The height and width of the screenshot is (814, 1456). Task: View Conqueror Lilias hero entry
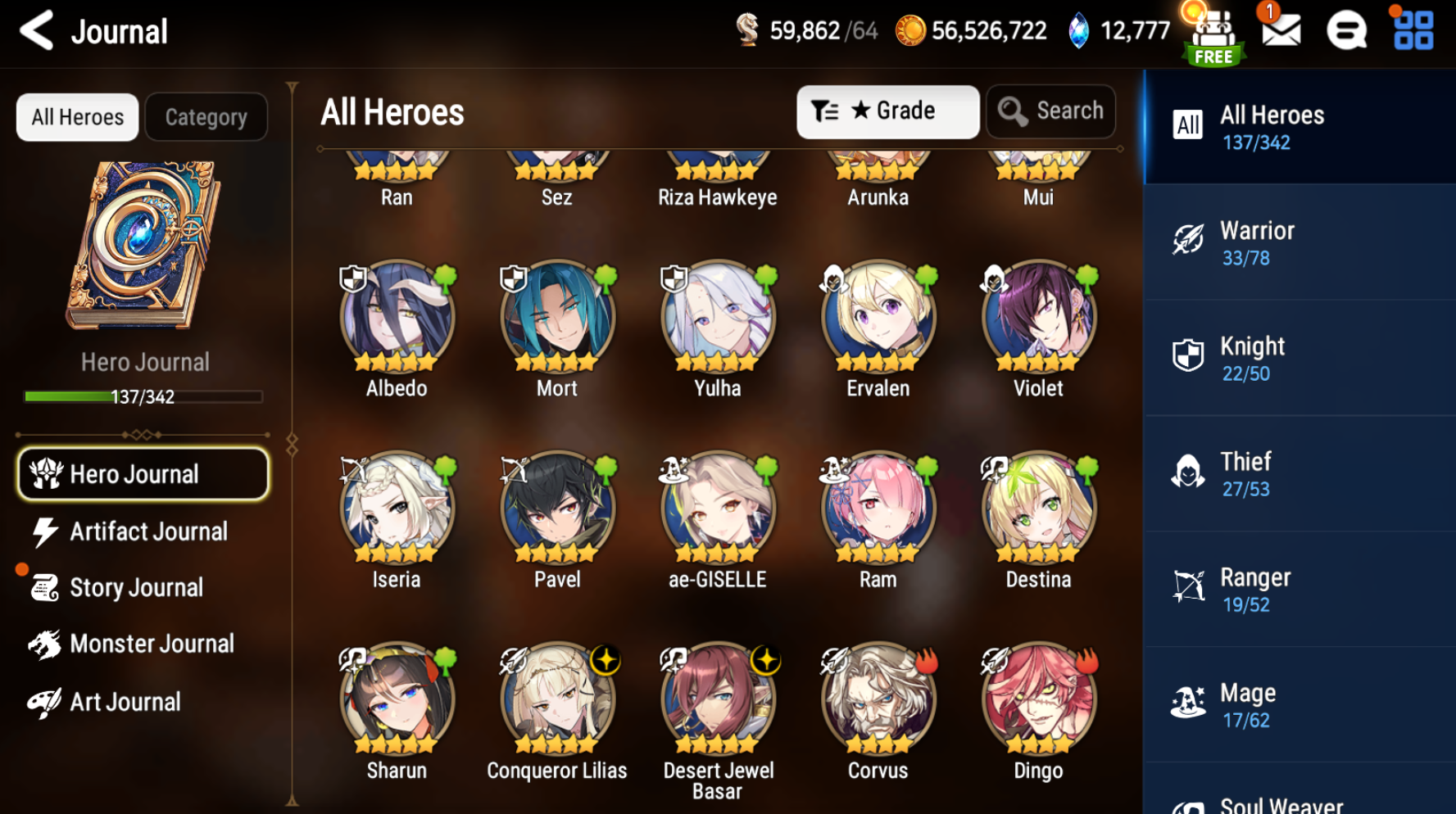(557, 700)
